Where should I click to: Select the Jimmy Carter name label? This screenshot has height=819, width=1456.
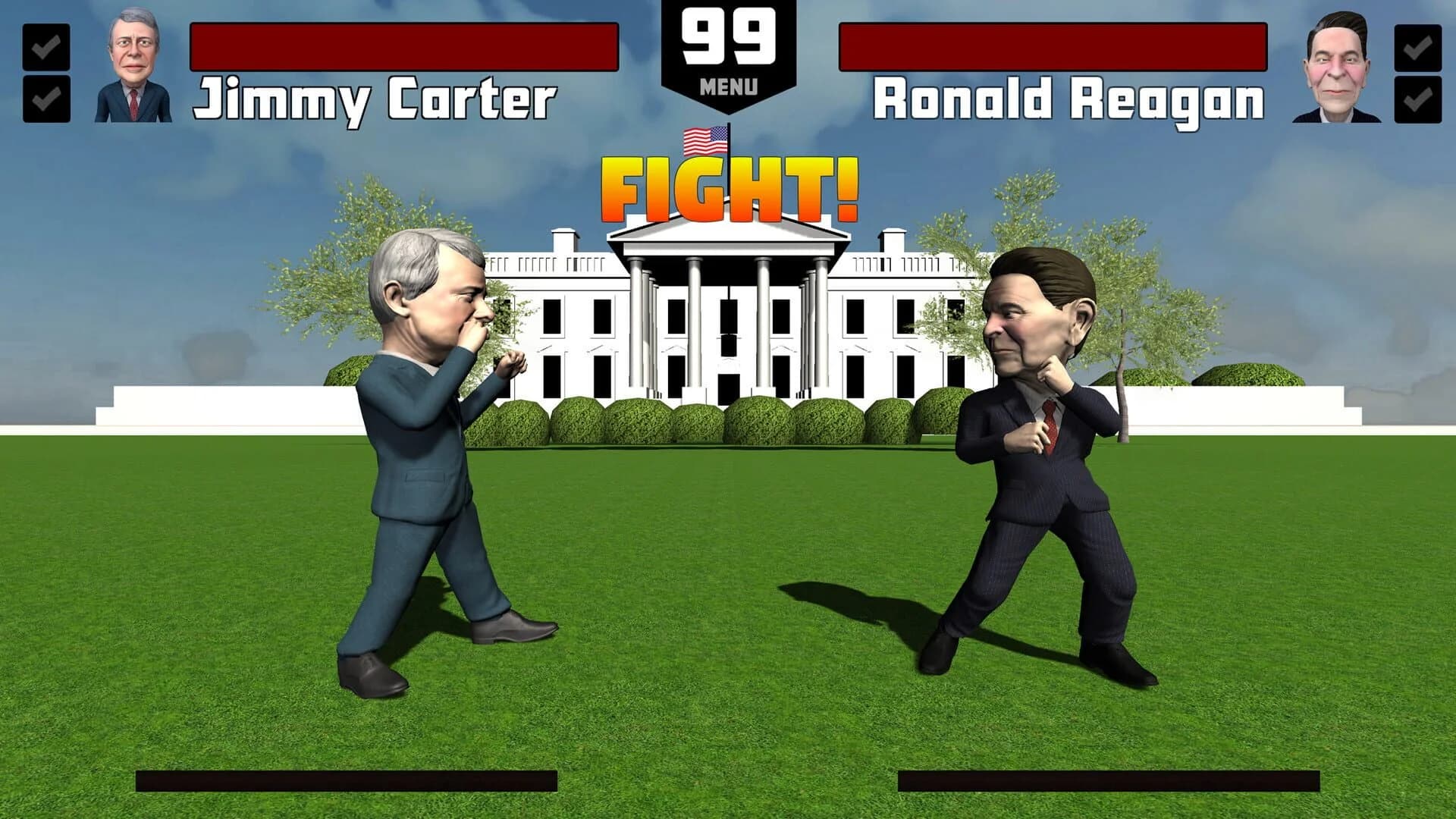coord(377,97)
